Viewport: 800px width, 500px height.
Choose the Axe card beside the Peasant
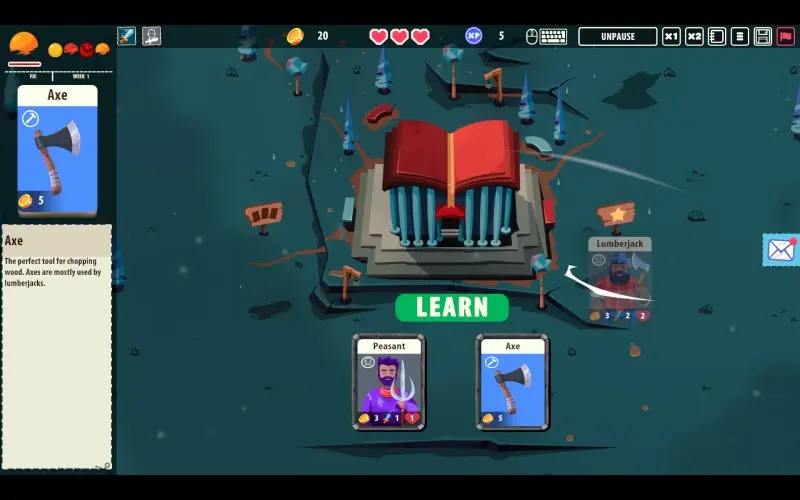[512, 382]
